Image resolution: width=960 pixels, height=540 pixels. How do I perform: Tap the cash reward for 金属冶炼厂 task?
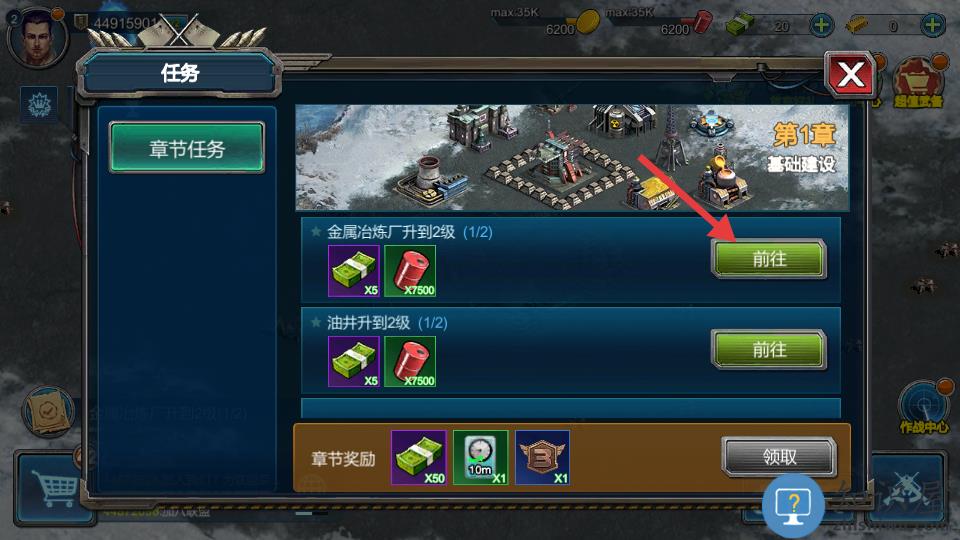354,270
